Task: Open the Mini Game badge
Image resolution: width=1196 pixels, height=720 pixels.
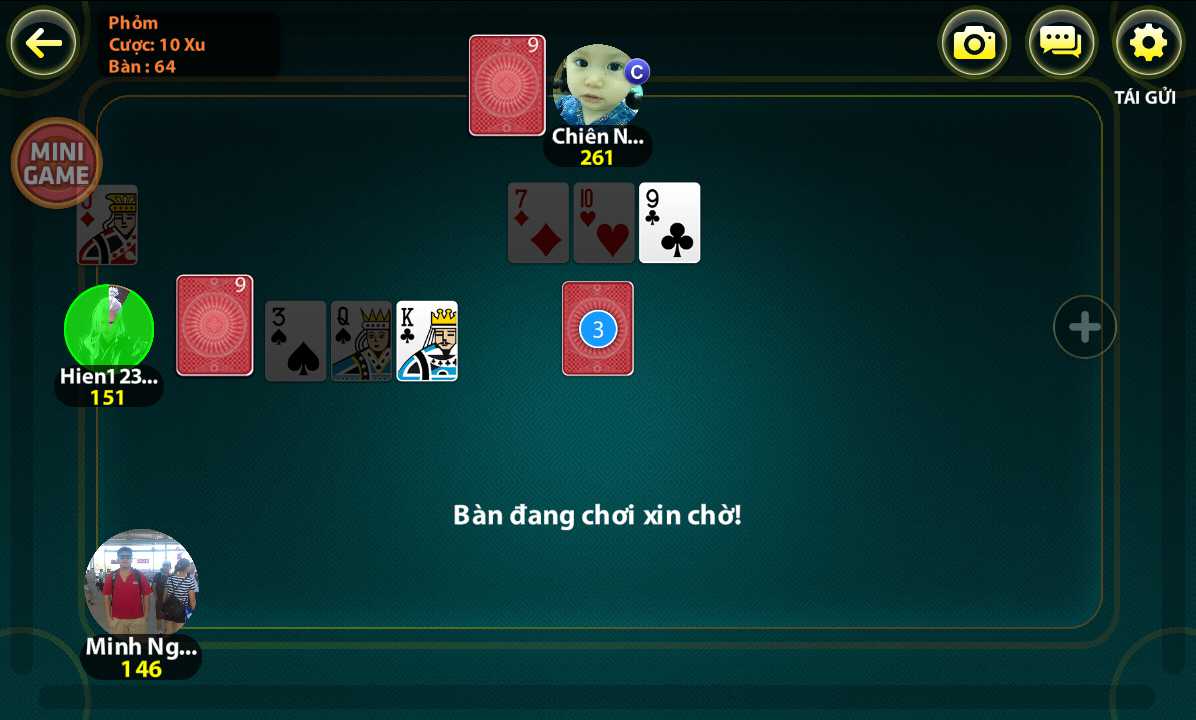Action: [x=57, y=163]
